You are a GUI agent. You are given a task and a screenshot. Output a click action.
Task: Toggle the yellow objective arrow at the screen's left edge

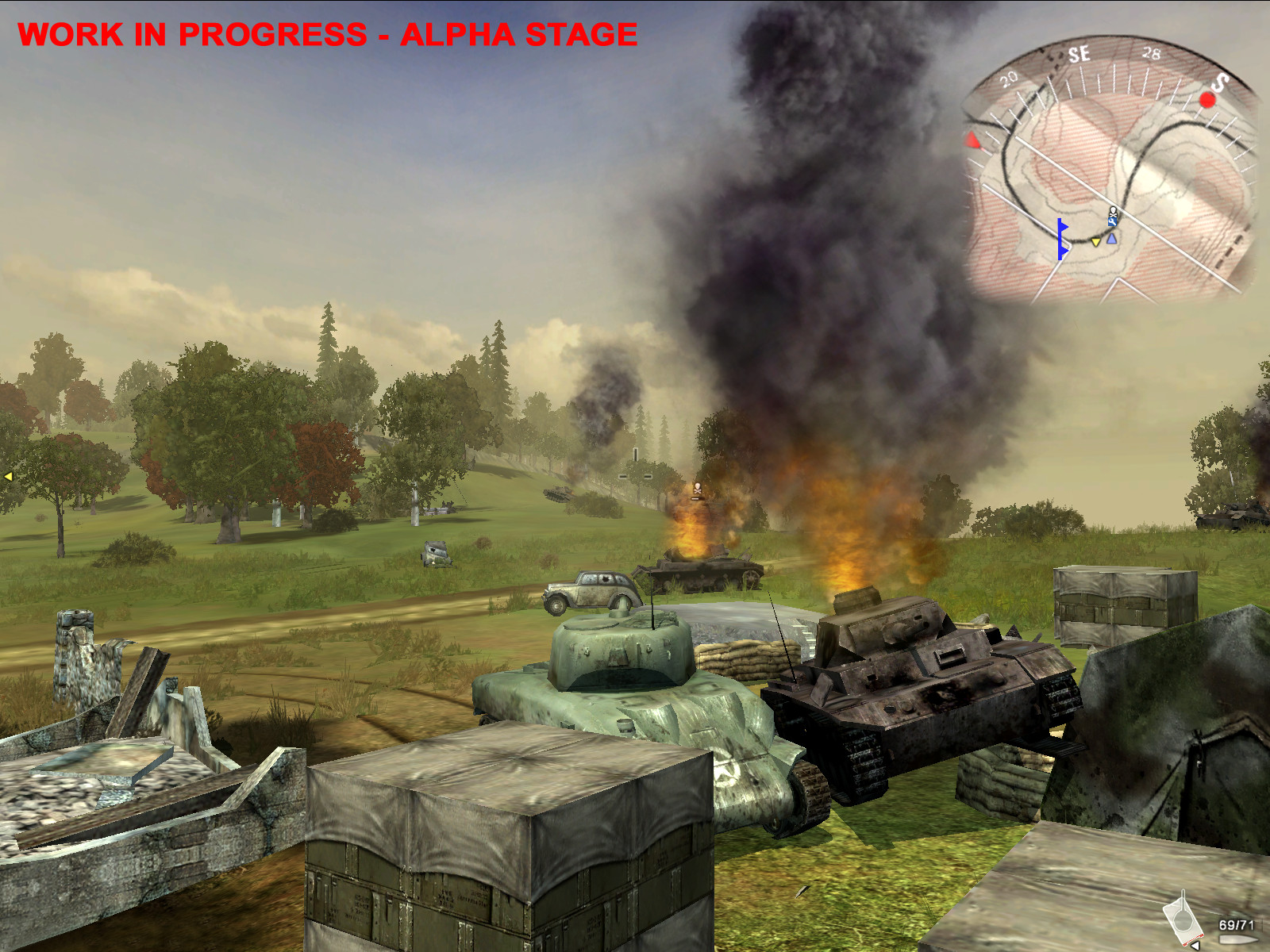point(8,476)
